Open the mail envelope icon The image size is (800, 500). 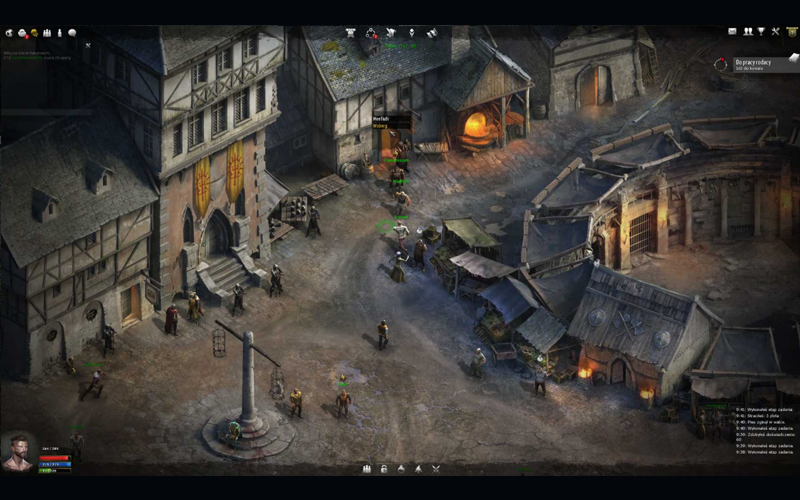pos(732,32)
